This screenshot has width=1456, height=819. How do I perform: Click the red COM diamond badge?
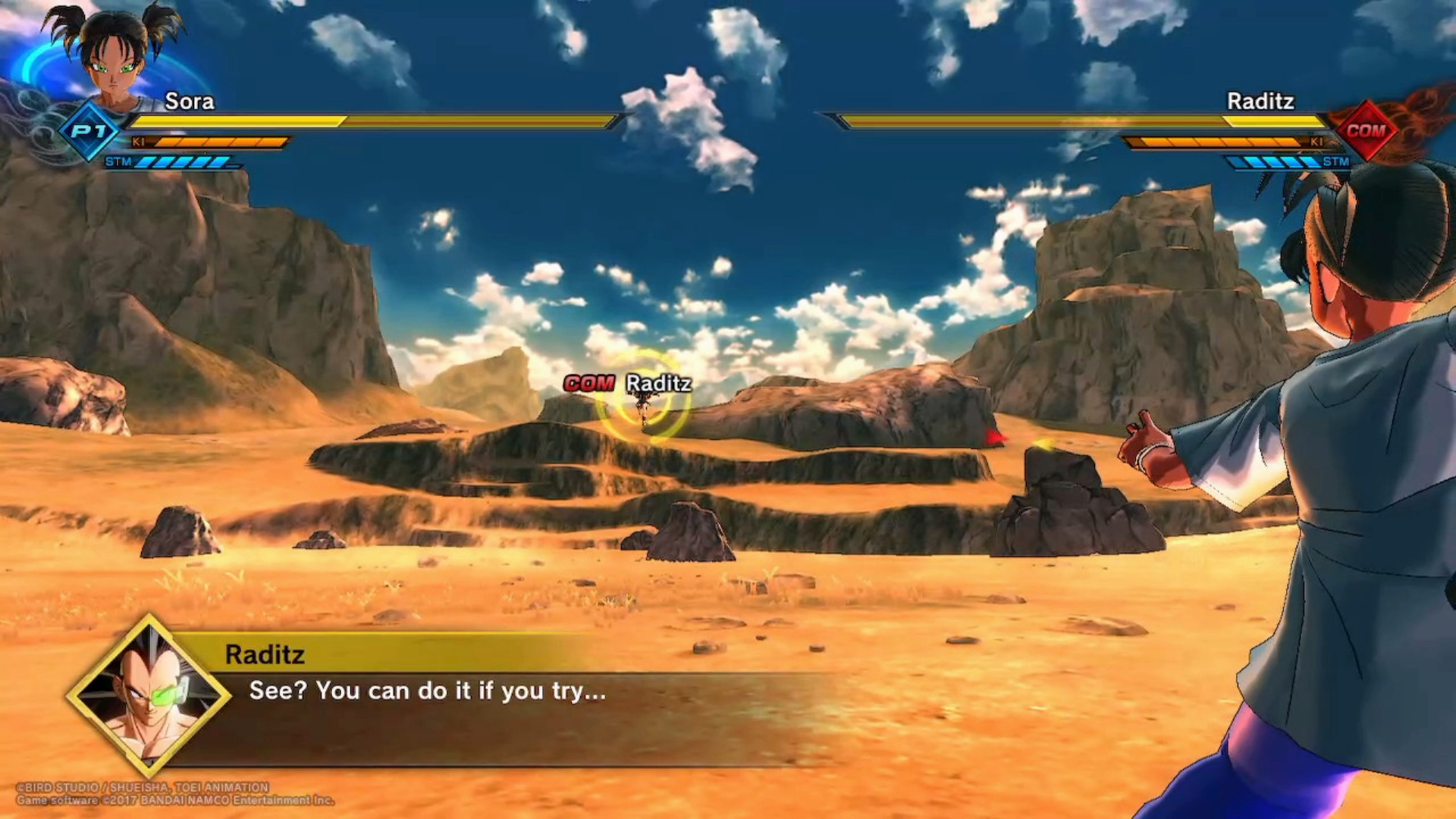pyautogui.click(x=1366, y=130)
